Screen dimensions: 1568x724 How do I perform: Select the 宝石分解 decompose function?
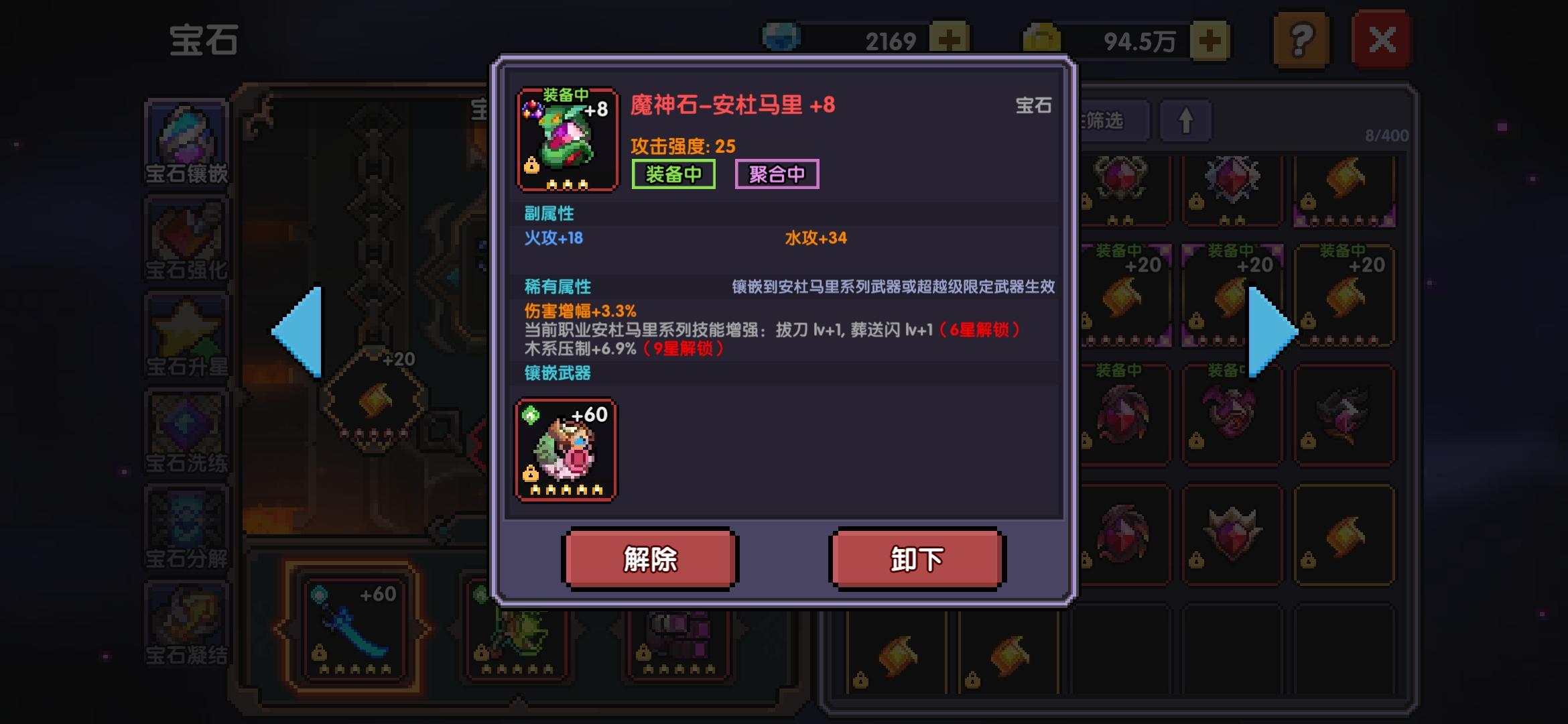pos(188,530)
